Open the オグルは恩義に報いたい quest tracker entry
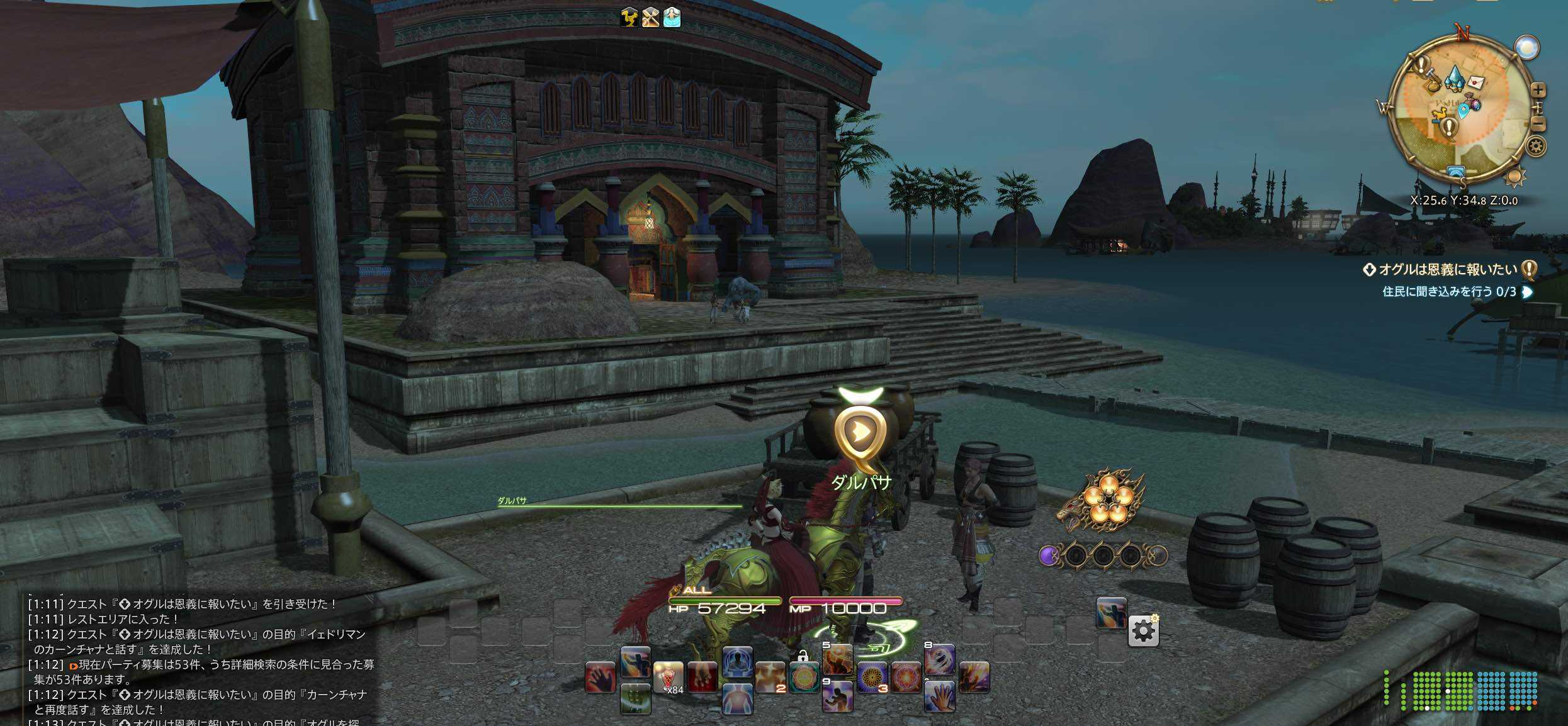The image size is (1568, 726). pos(1447,270)
